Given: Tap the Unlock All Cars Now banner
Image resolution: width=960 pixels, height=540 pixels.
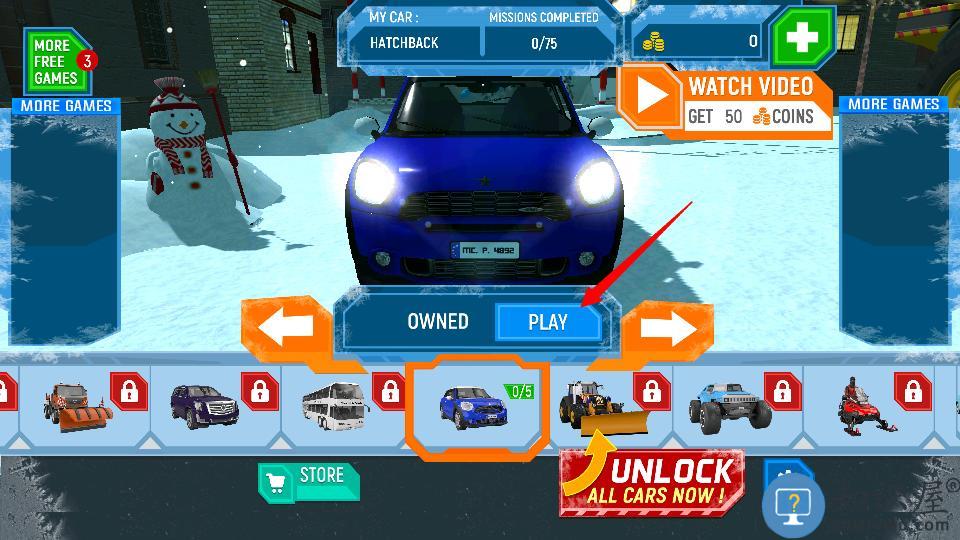Looking at the screenshot, I should click(x=652, y=483).
